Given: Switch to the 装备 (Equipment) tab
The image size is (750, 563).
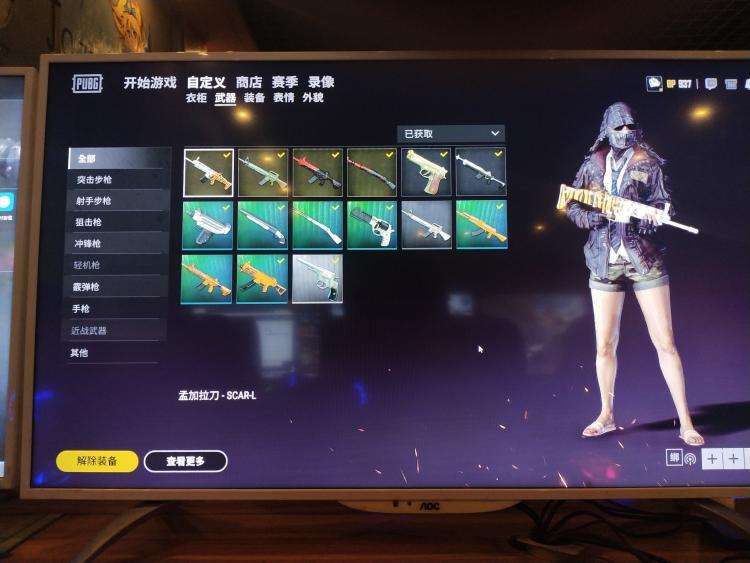Looking at the screenshot, I should coord(255,98).
